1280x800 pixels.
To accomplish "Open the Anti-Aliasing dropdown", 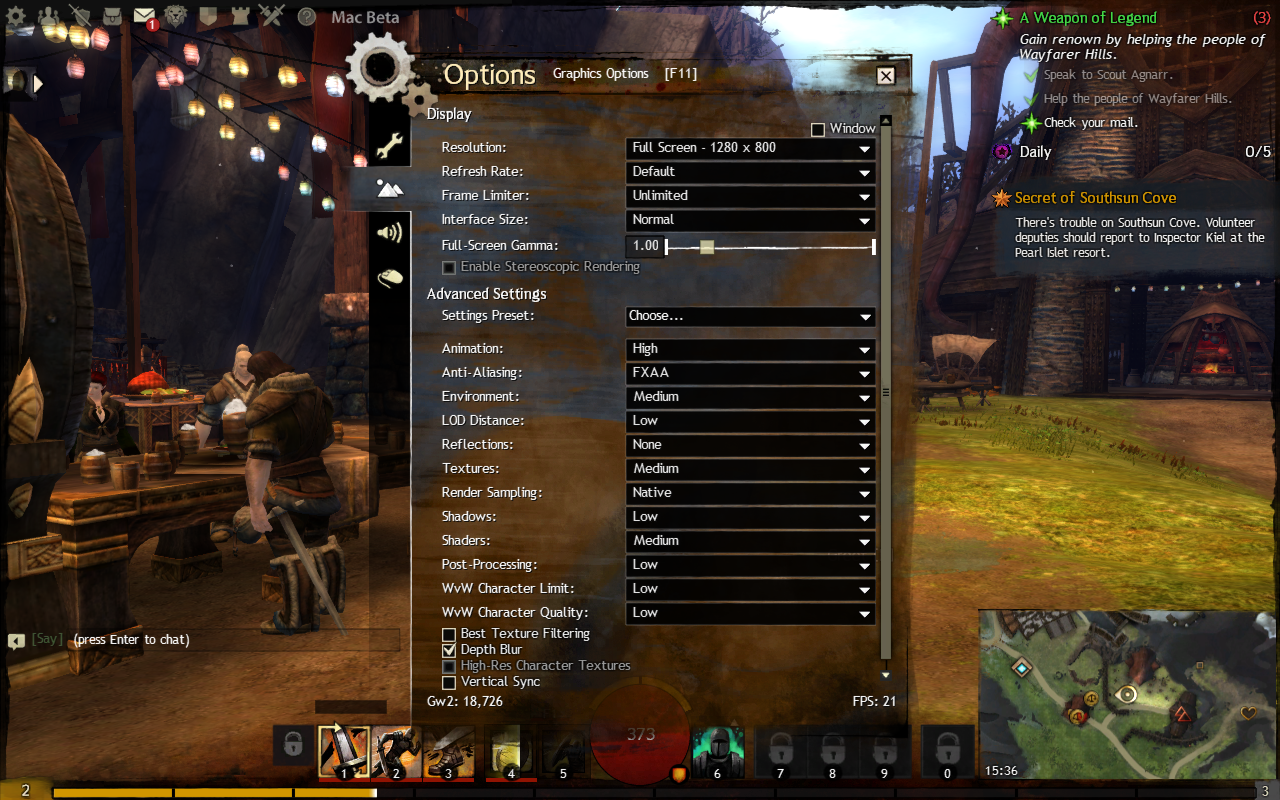I will tap(750, 373).
